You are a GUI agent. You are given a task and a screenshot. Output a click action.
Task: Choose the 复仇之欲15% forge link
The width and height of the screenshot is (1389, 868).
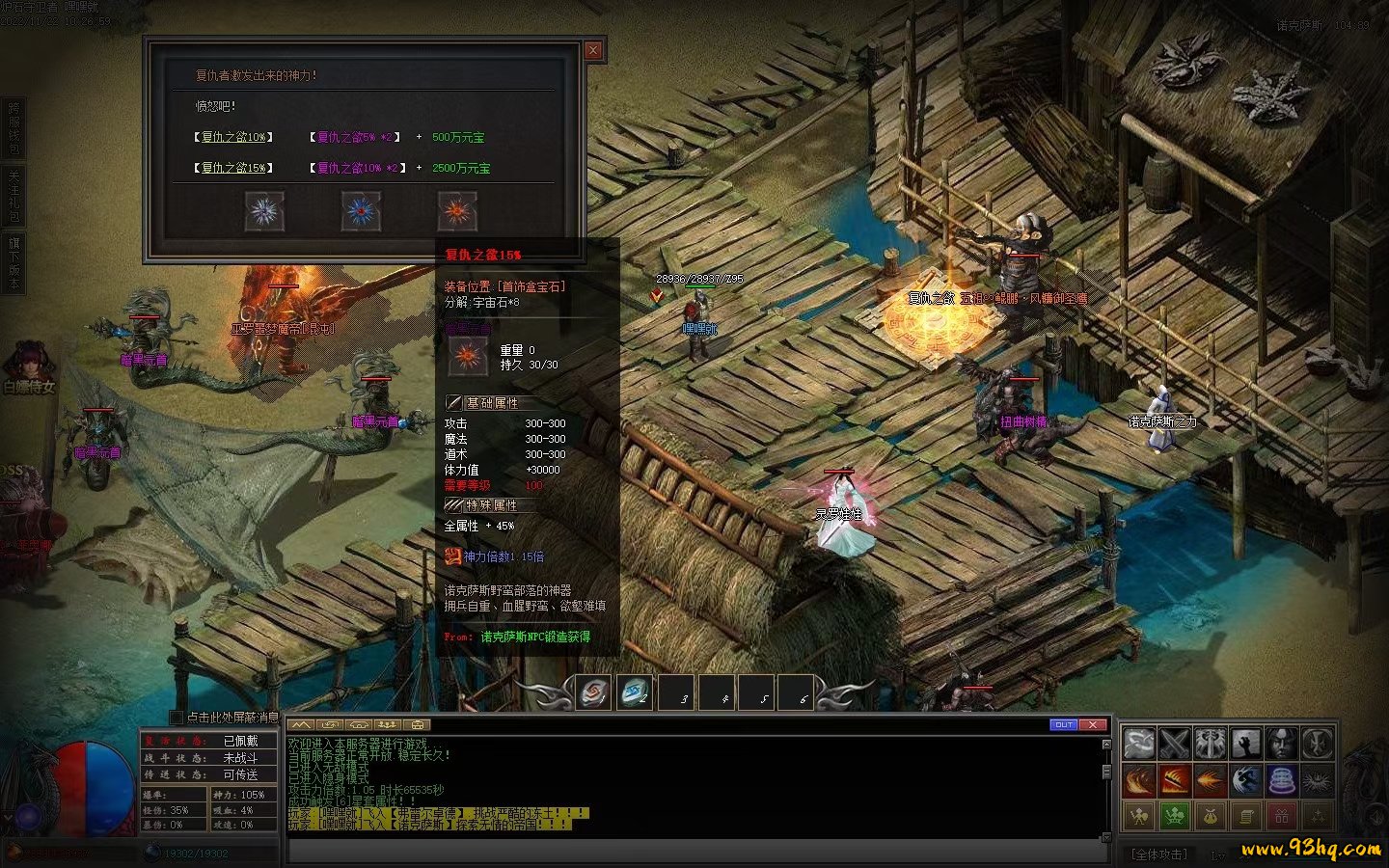pyautogui.click(x=233, y=168)
